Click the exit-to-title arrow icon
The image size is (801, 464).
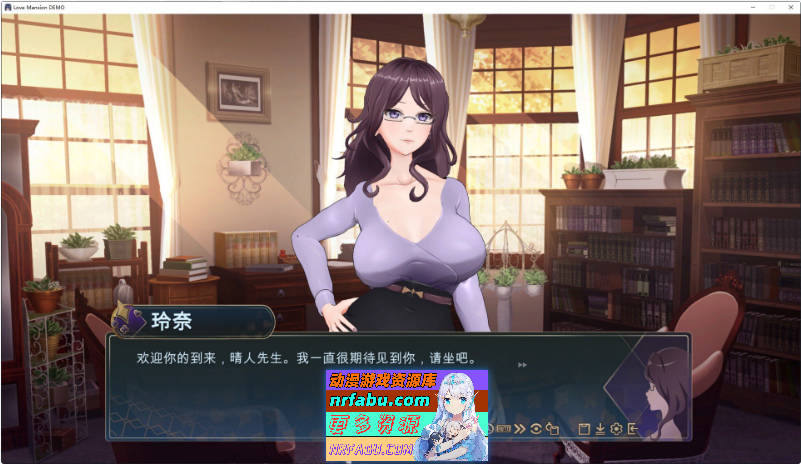pyautogui.click(x=632, y=429)
